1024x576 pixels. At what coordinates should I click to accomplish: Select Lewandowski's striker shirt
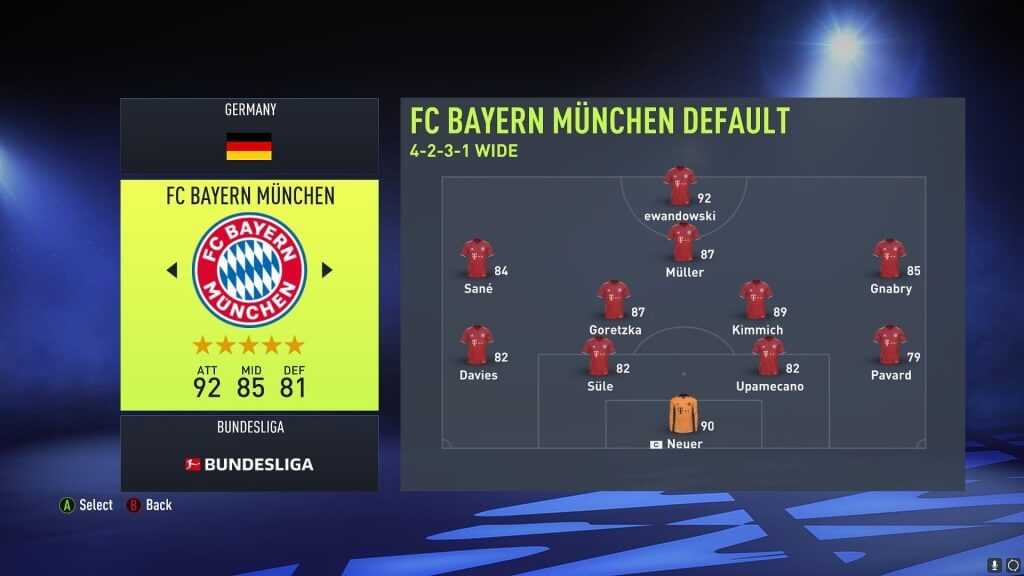[x=679, y=186]
